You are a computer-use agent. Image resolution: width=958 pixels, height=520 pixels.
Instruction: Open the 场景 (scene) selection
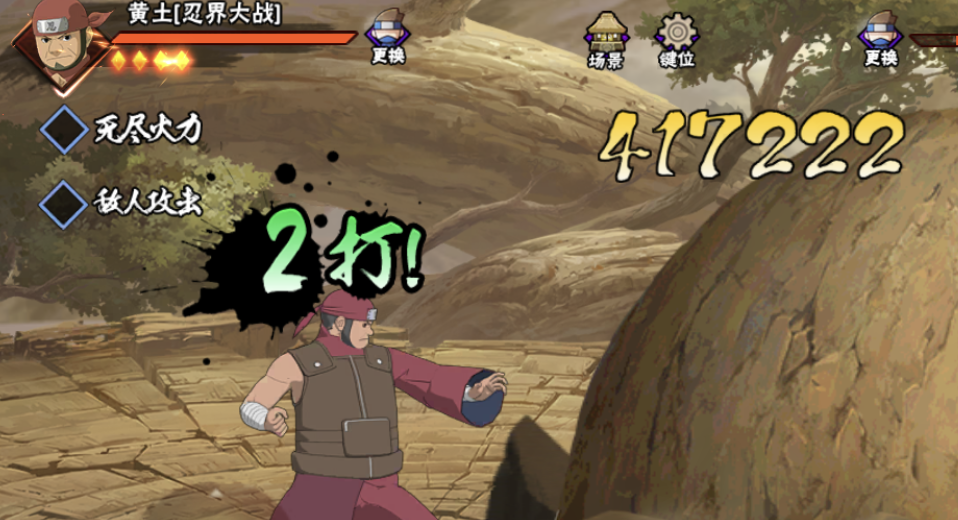tap(606, 40)
